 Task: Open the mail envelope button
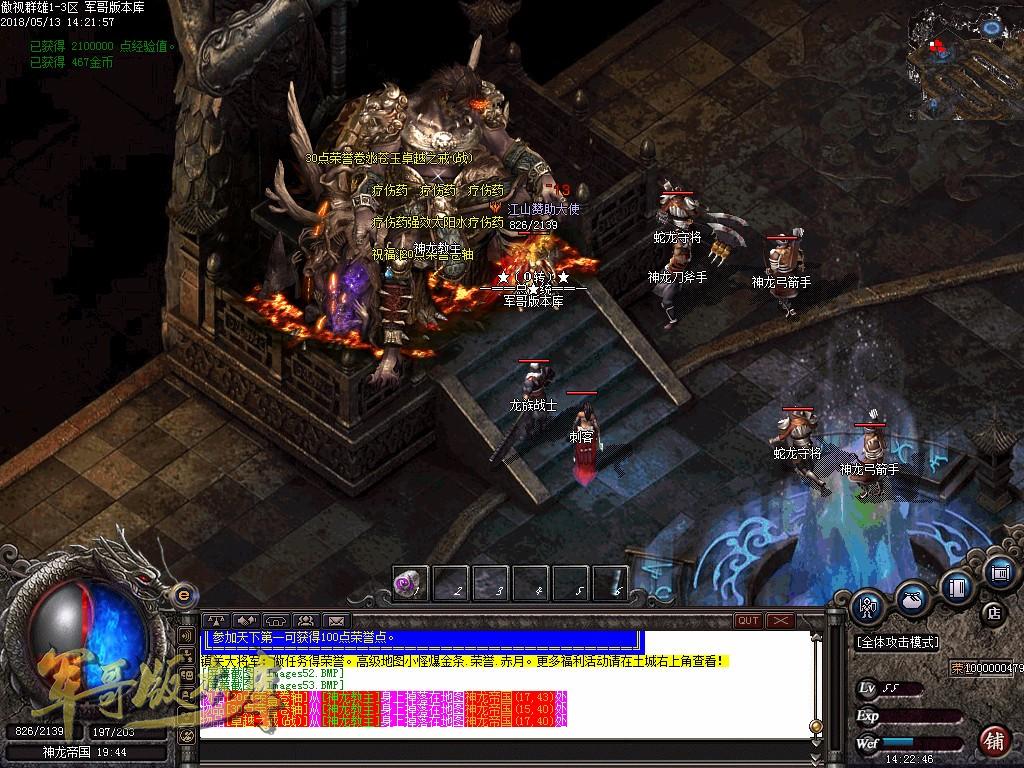point(335,621)
